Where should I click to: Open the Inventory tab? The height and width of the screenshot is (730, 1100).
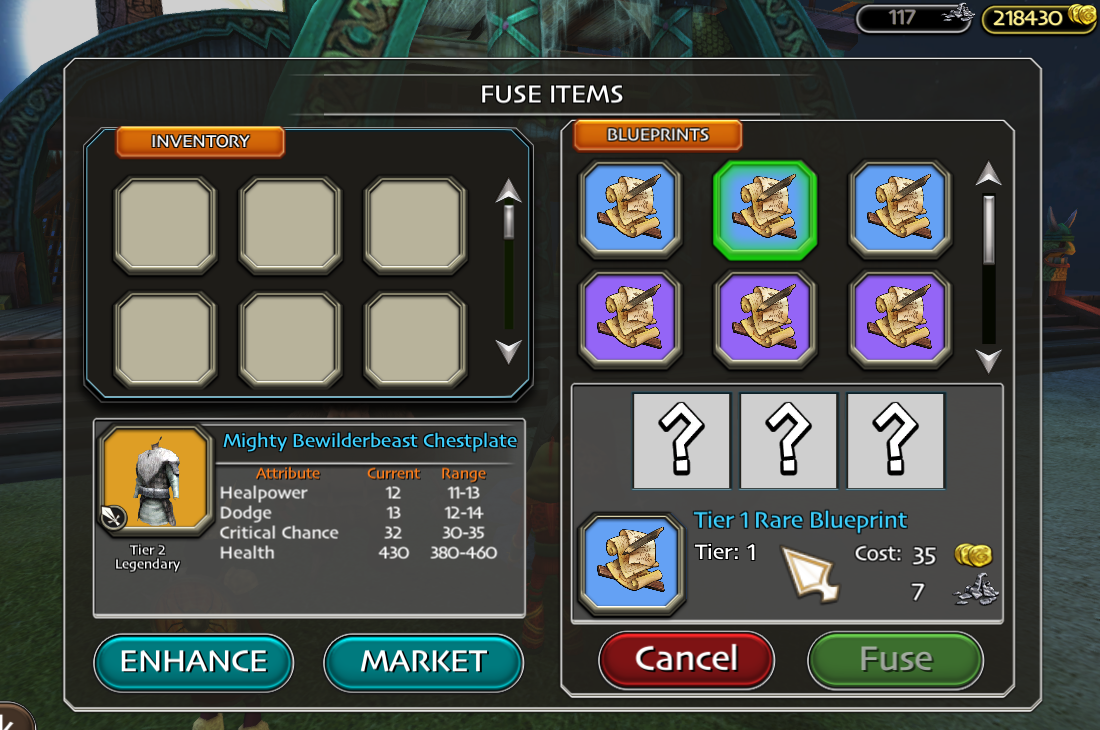[x=200, y=142]
